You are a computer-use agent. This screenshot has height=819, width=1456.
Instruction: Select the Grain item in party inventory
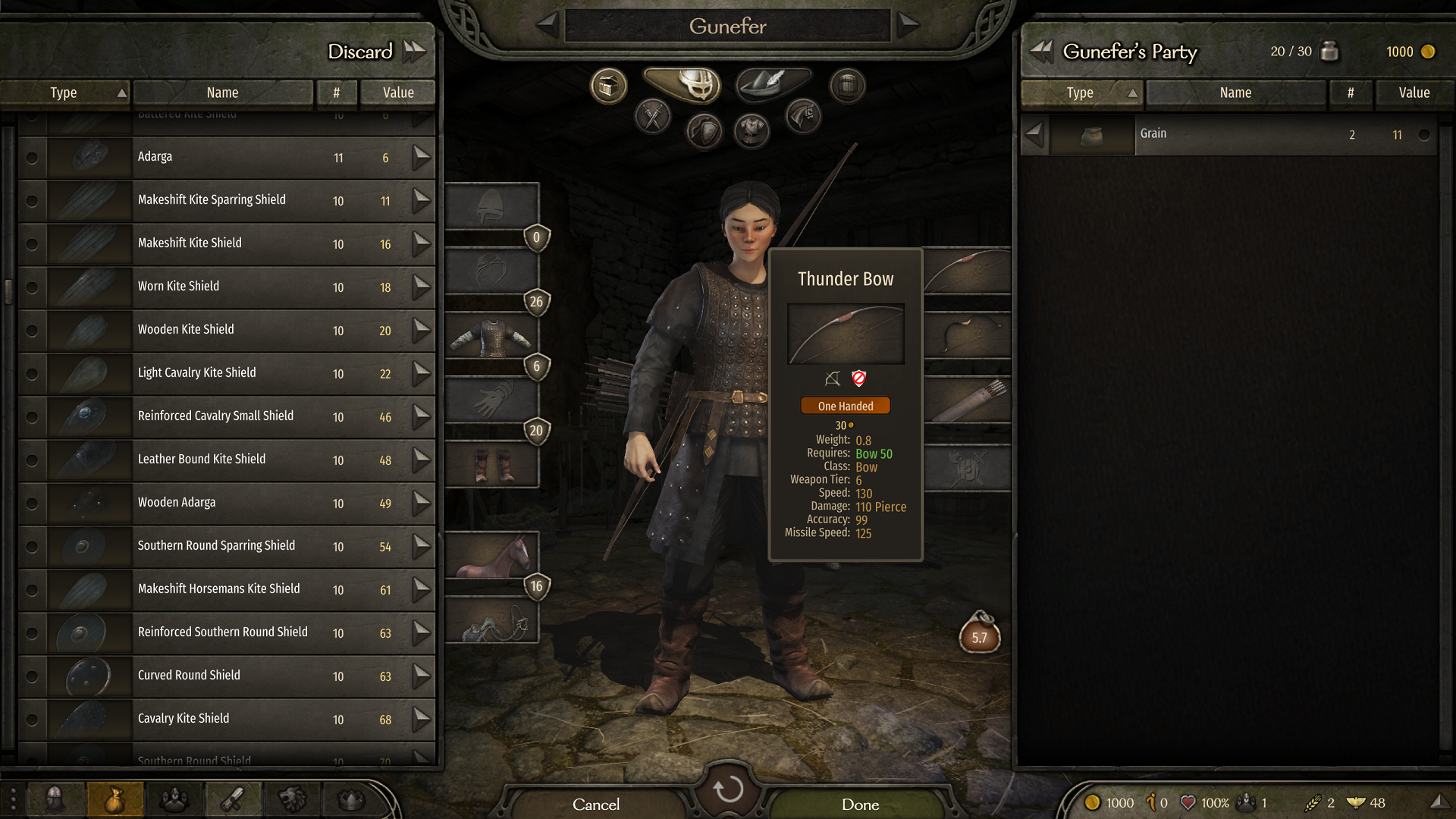1228,134
